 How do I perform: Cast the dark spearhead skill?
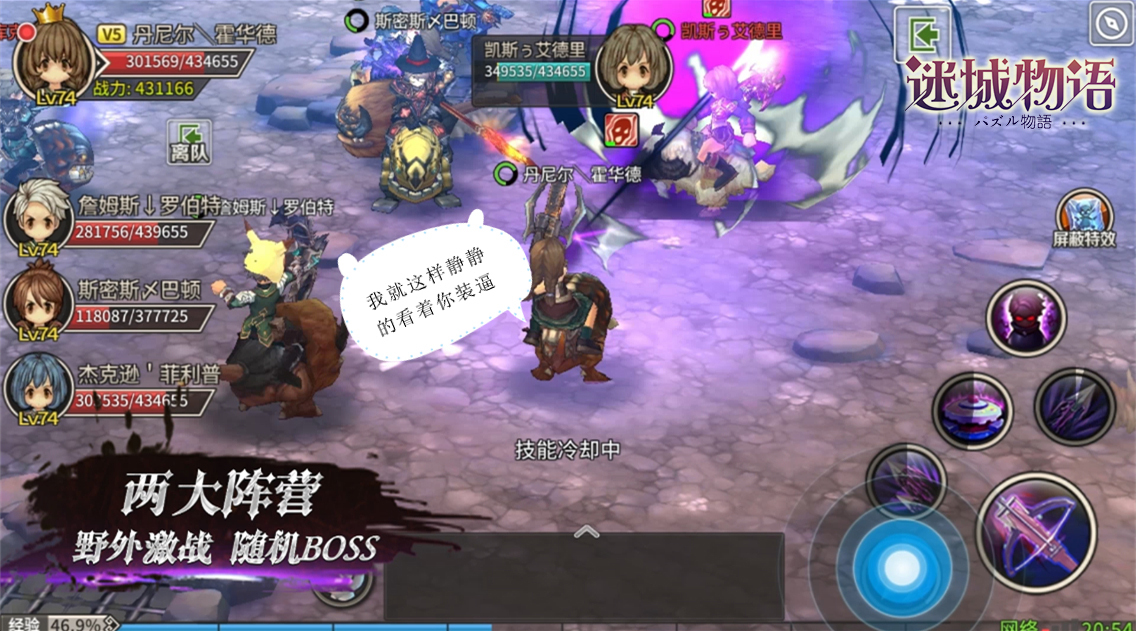coord(1074,406)
